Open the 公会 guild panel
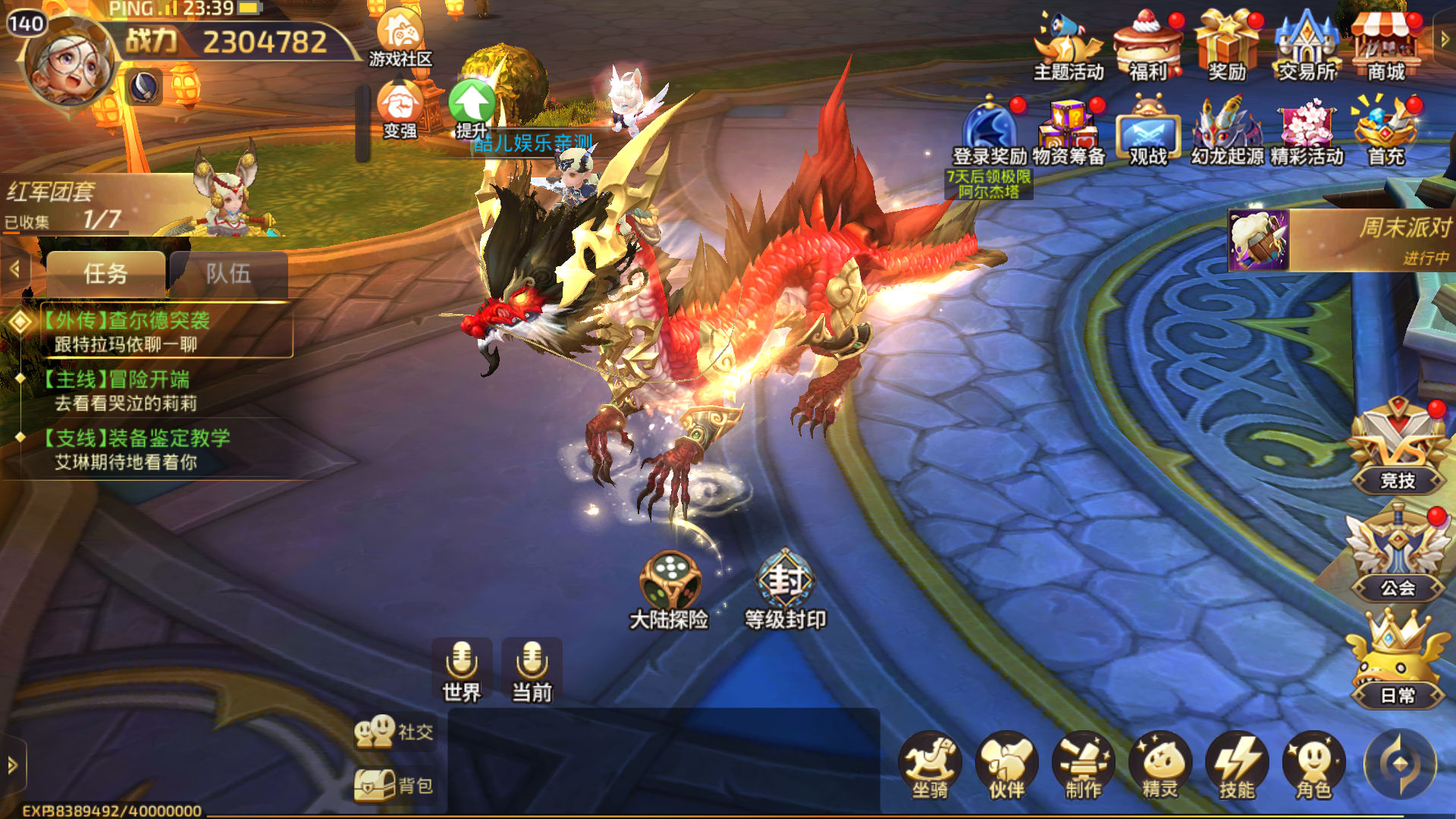This screenshot has height=819, width=1456. (1397, 557)
